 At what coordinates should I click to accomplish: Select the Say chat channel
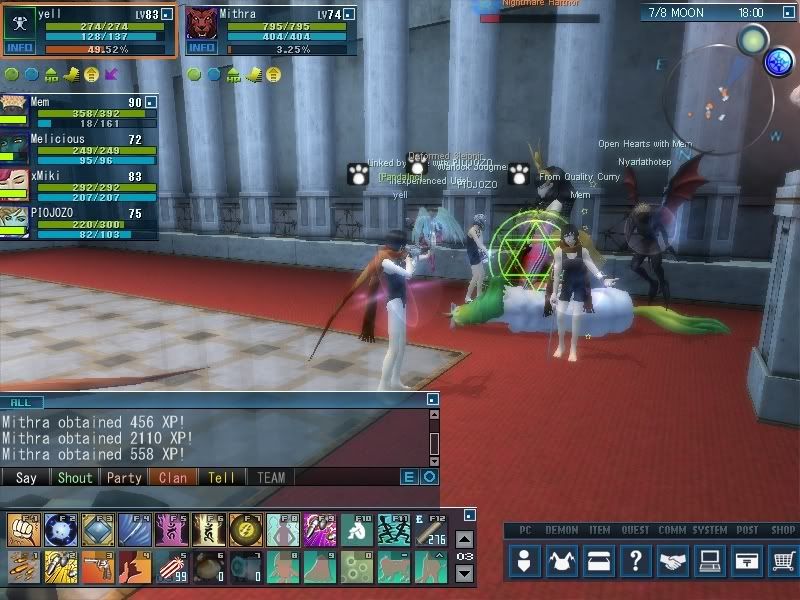pyautogui.click(x=26, y=478)
